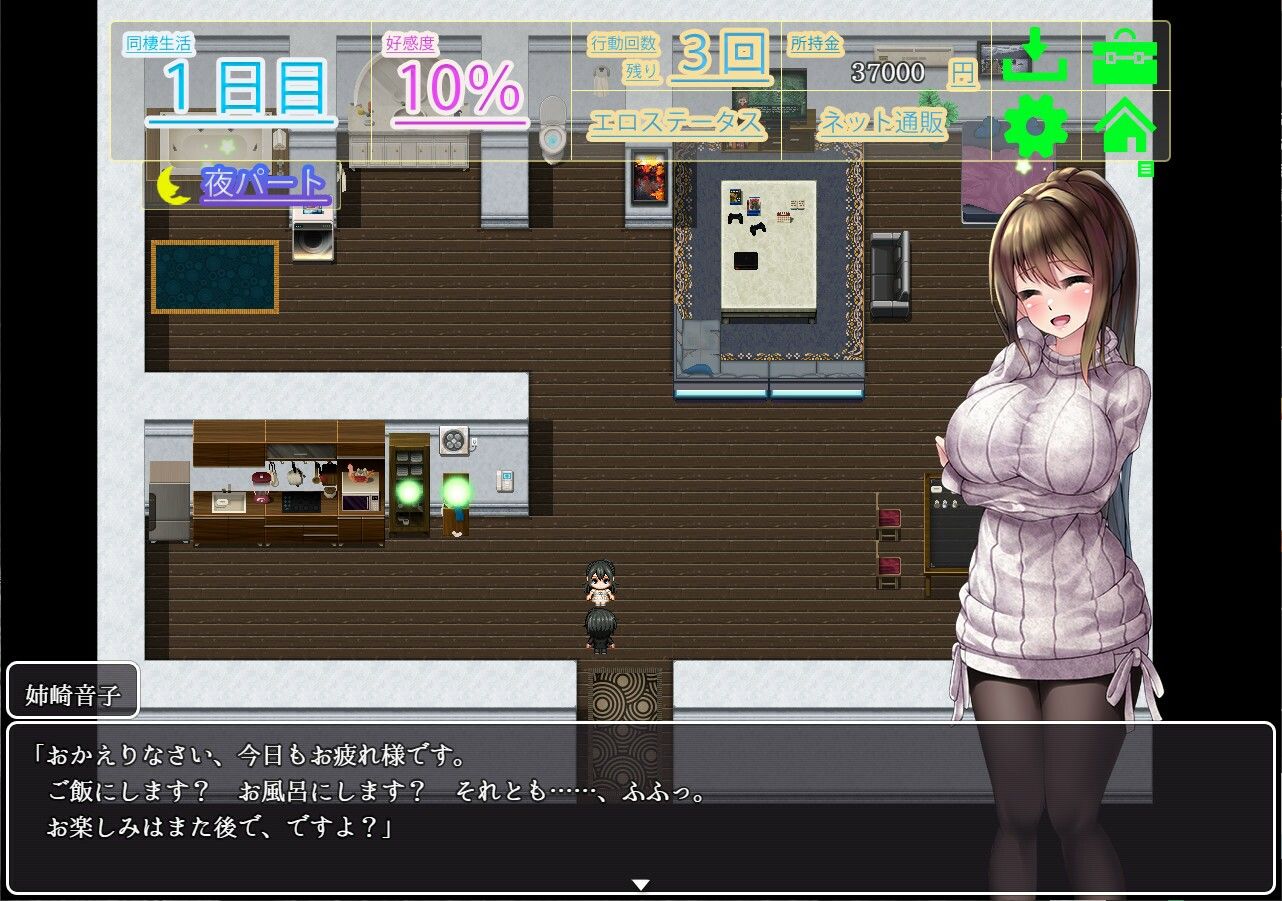Click the 1日目 day counter
The height and width of the screenshot is (901, 1282).
pyautogui.click(x=240, y=82)
